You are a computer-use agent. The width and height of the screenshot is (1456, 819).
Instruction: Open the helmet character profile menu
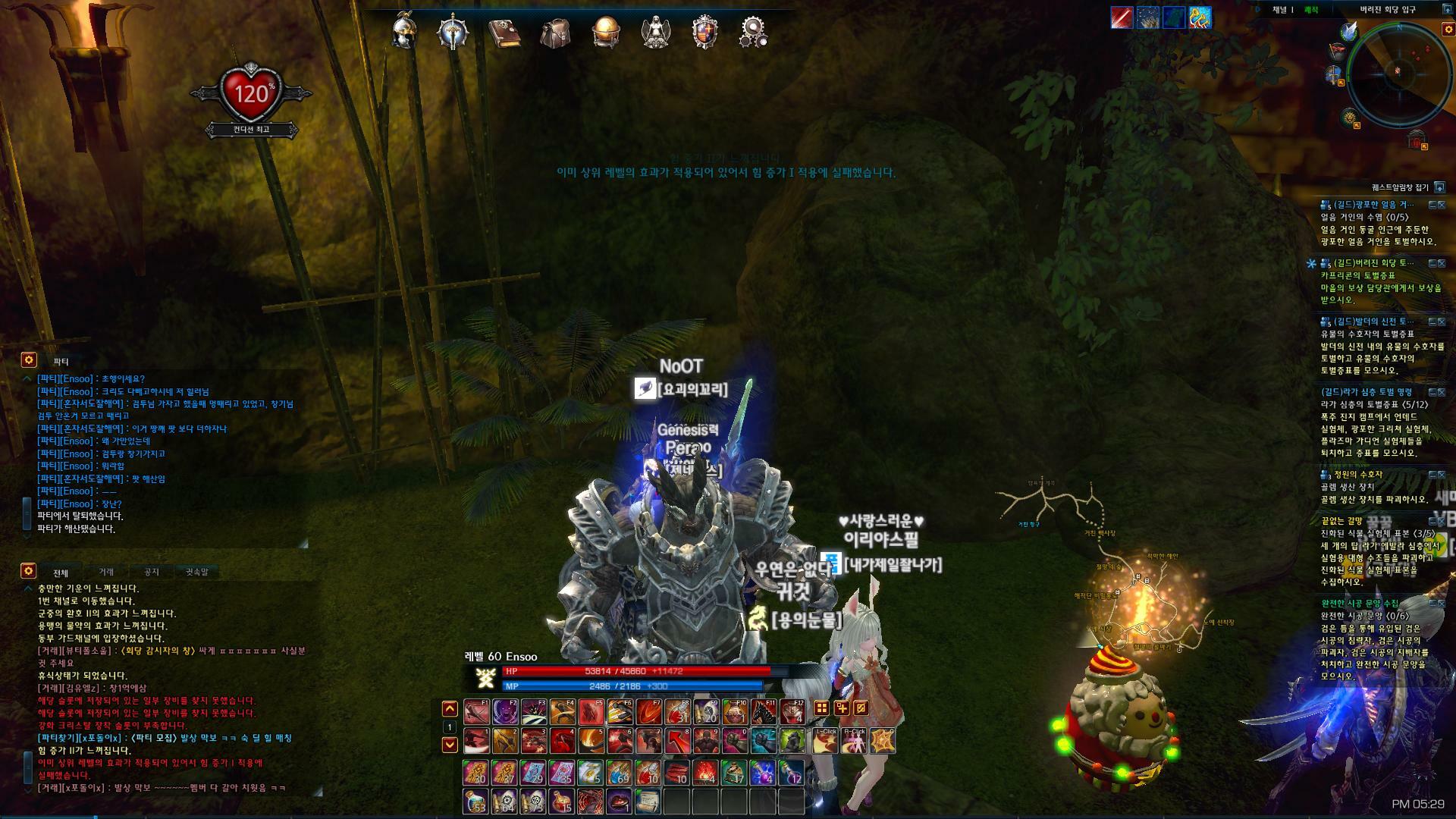click(404, 32)
